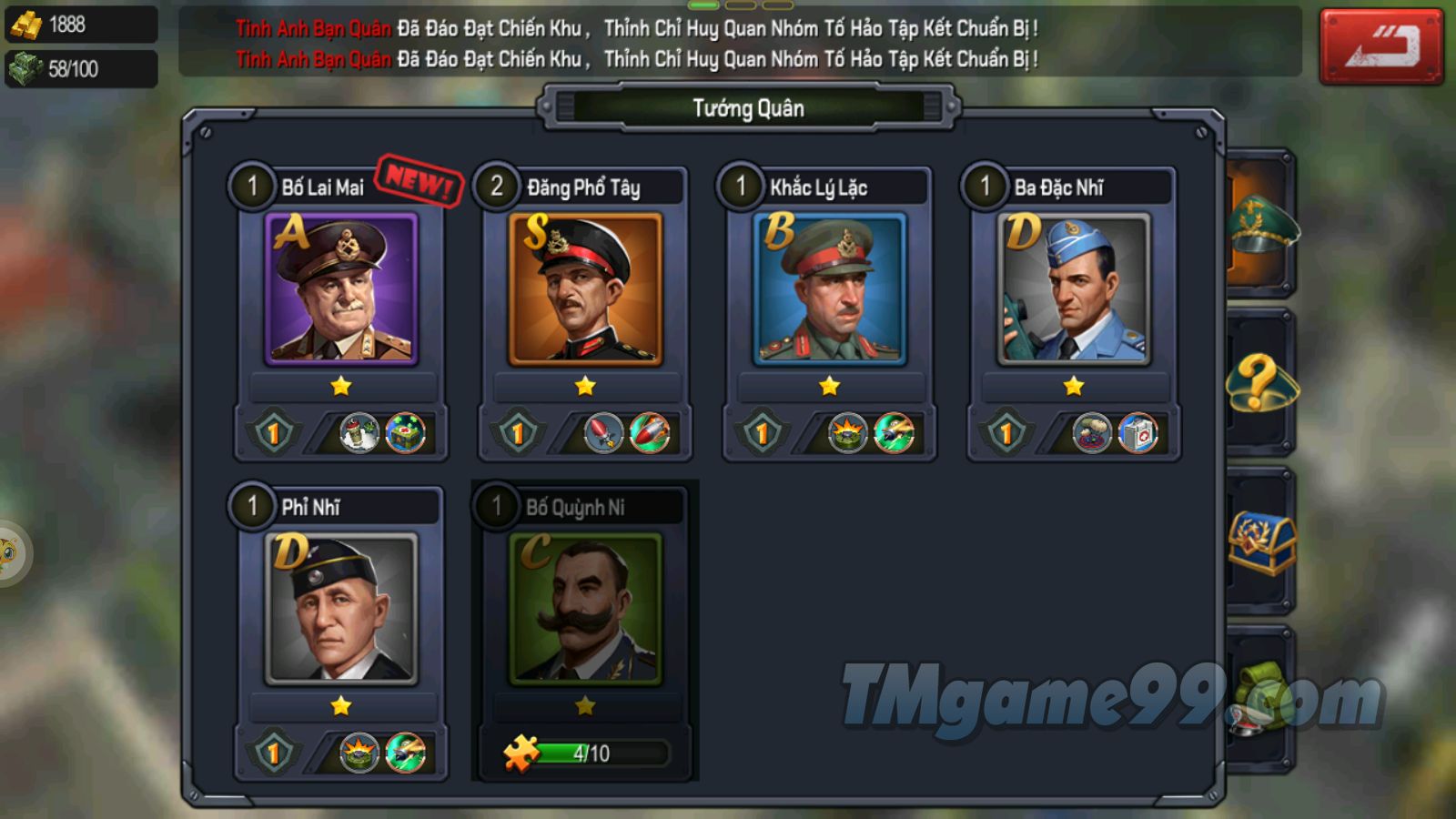
Task: Switch to the green officer cap tab
Action: tap(1261, 224)
